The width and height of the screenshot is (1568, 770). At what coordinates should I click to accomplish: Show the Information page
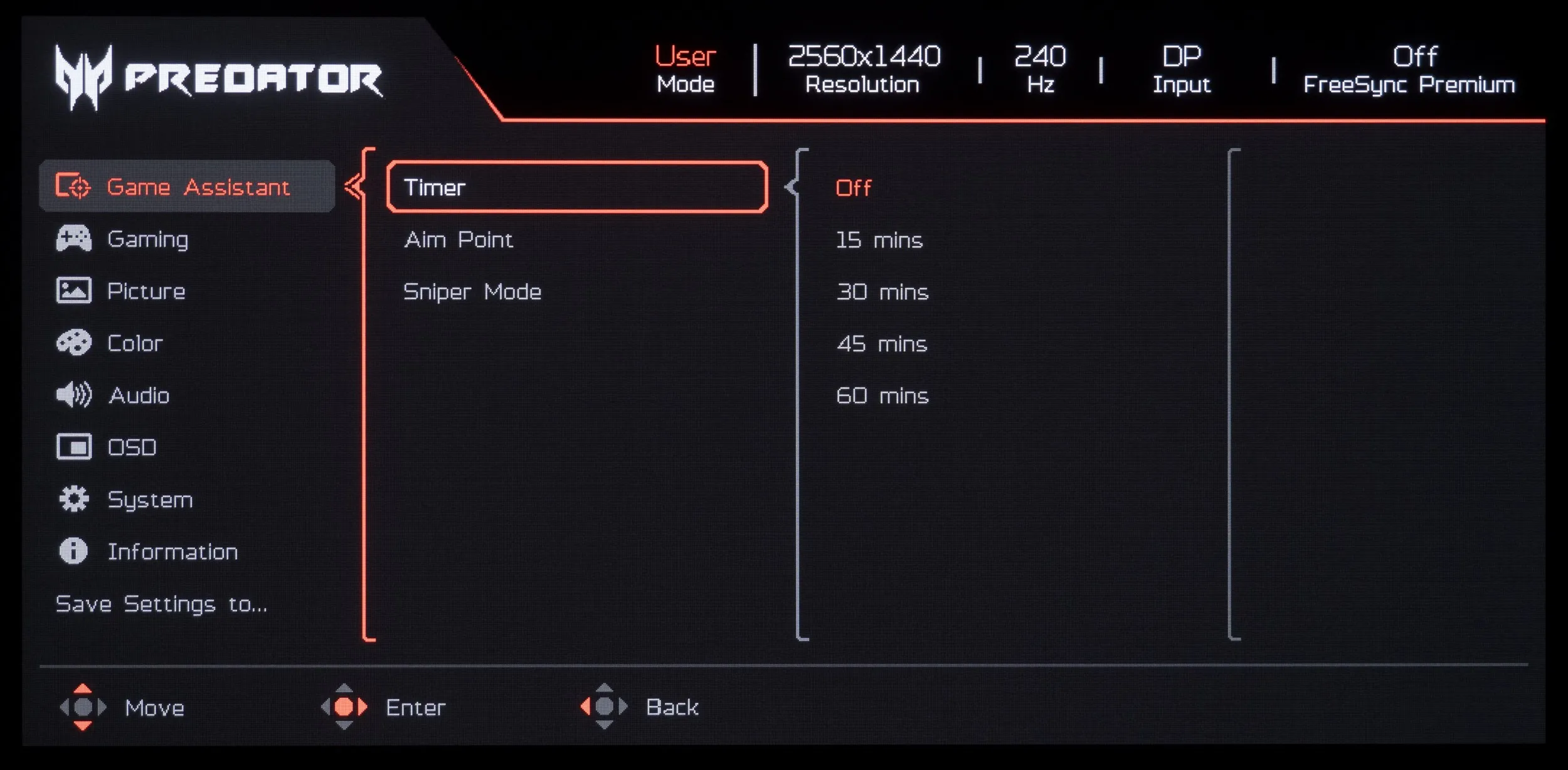tap(172, 552)
